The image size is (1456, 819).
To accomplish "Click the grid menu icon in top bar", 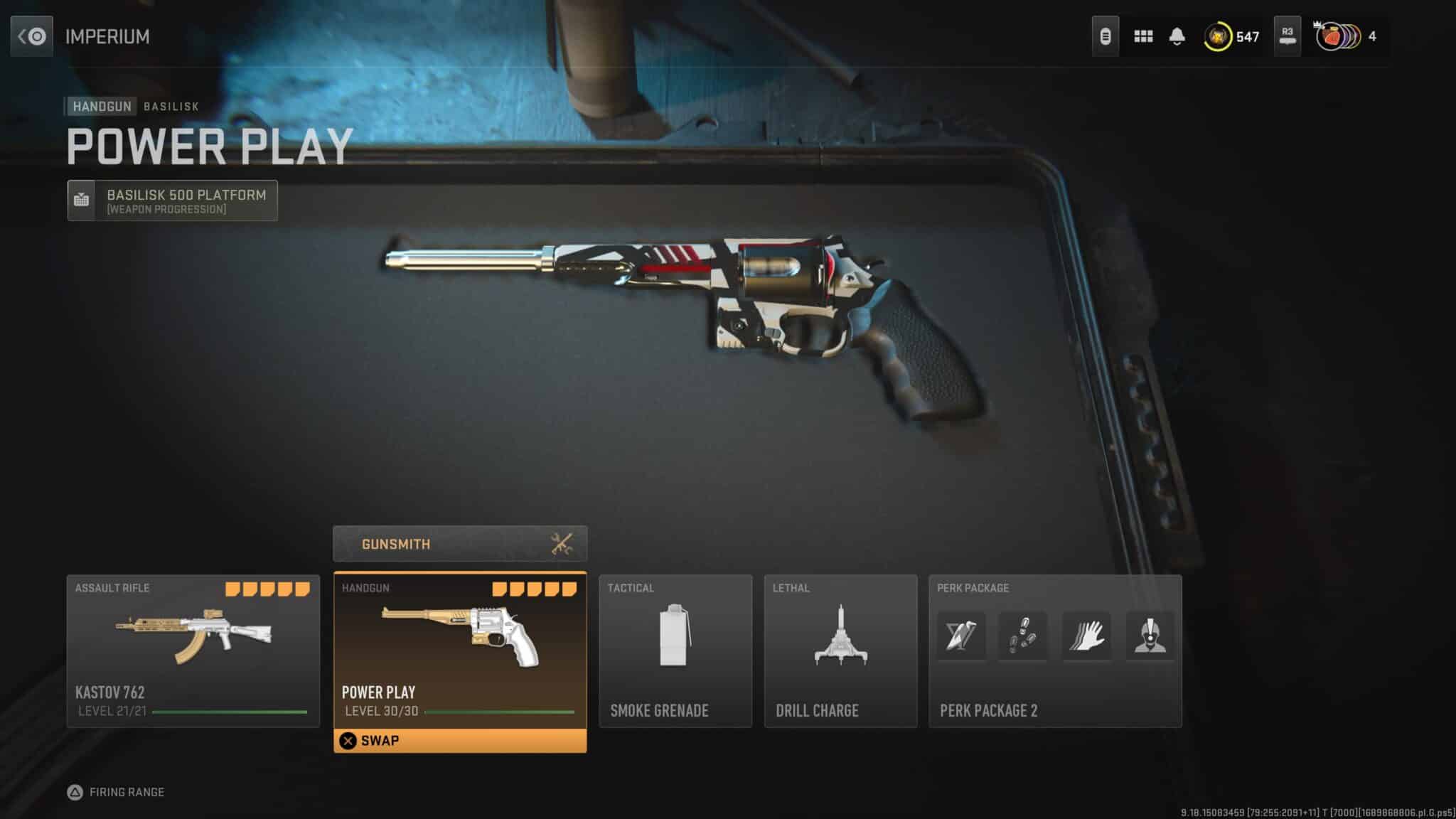I will click(x=1143, y=36).
